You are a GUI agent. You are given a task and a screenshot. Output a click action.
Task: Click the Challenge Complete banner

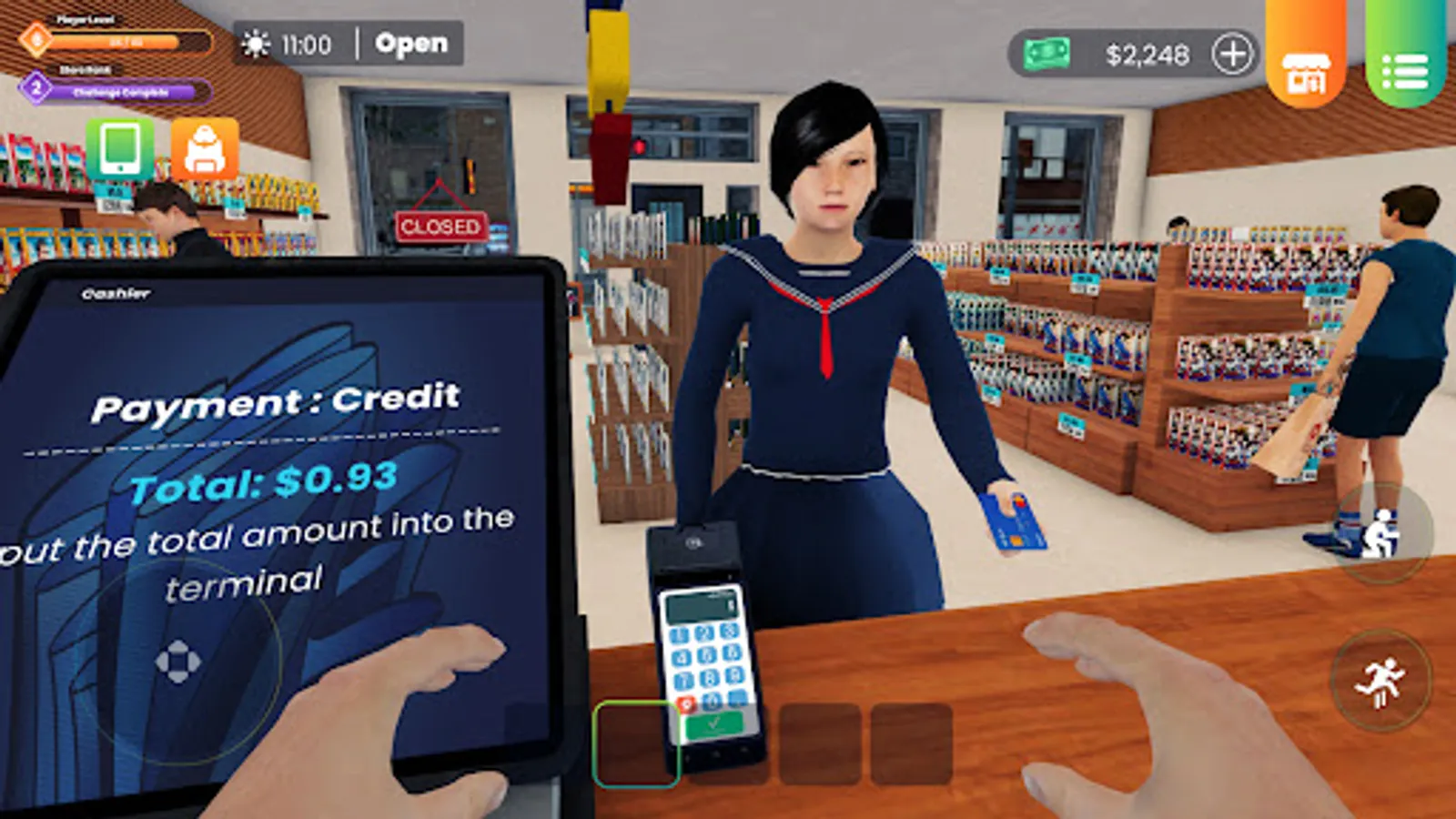123,91
